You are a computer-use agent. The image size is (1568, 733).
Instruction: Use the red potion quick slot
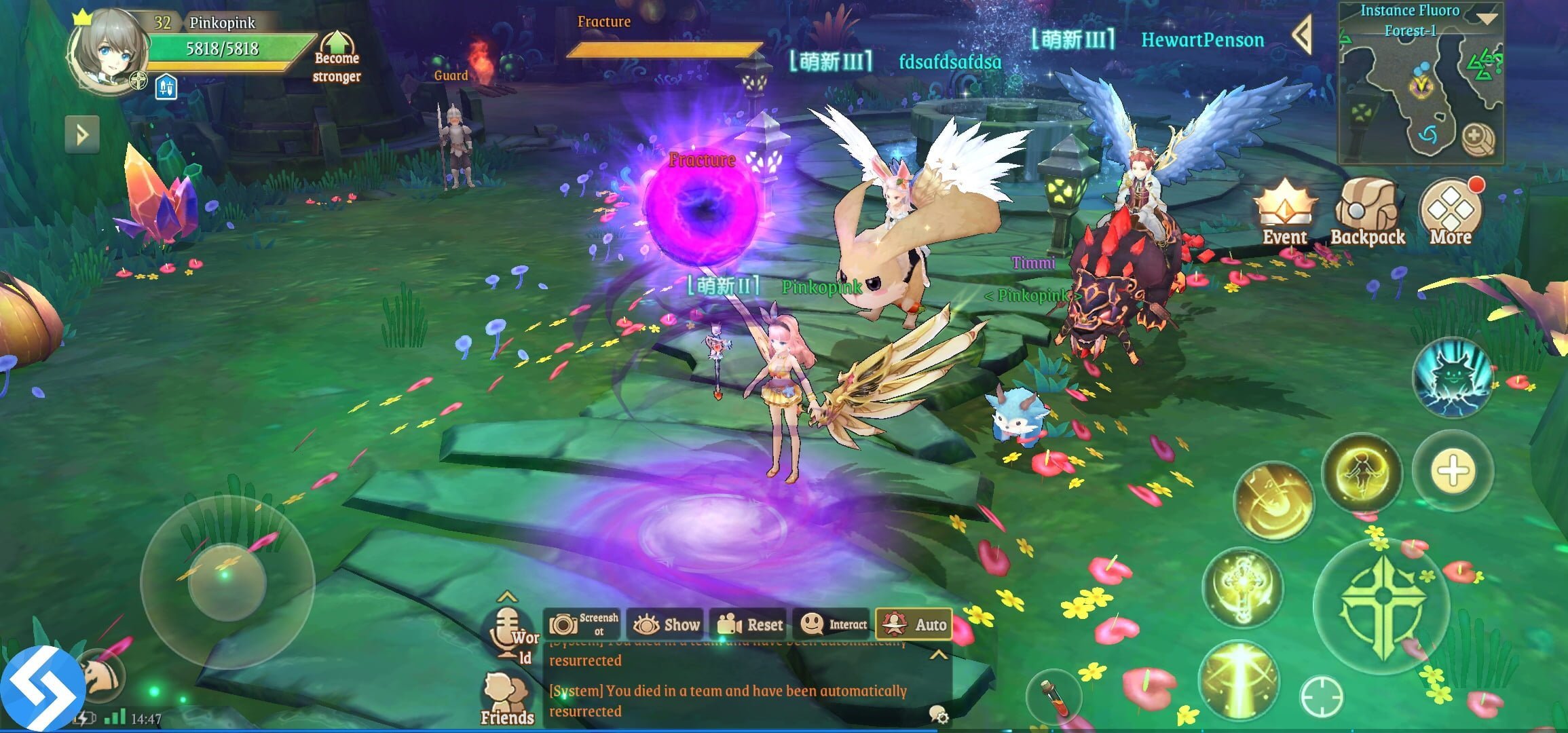pyautogui.click(x=1054, y=697)
